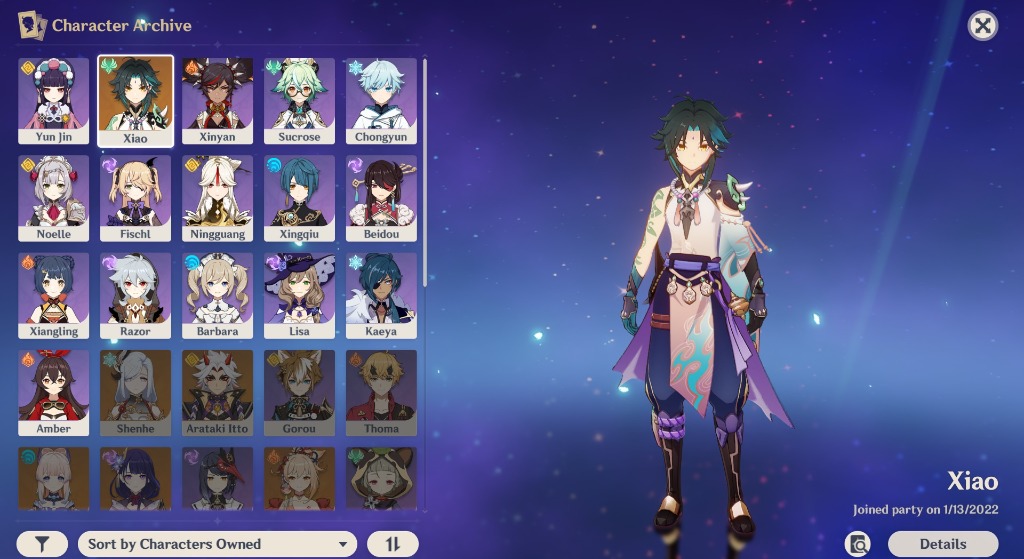Click the magnifier preview icon beside Details

[857, 544]
